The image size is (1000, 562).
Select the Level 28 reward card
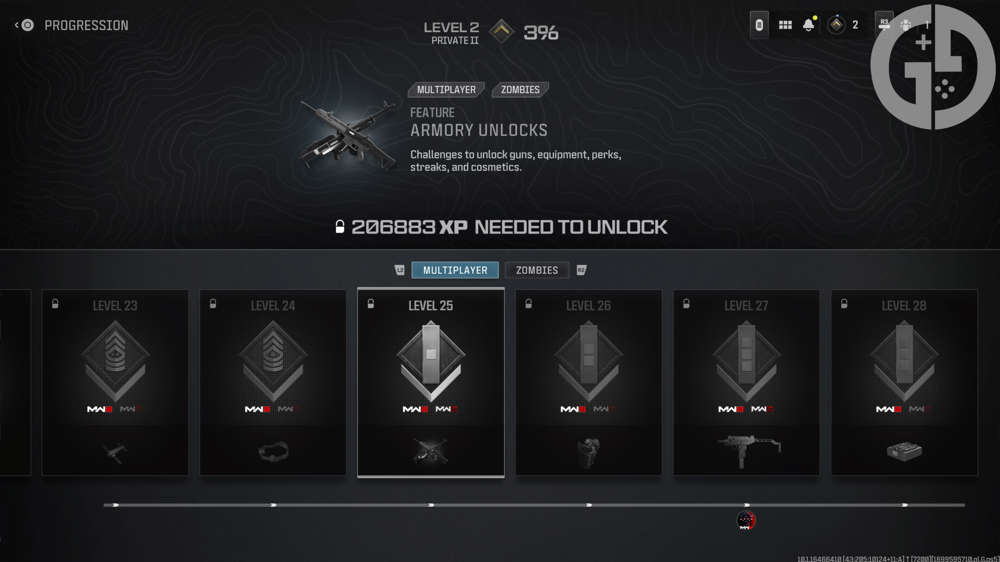pyautogui.click(x=904, y=383)
